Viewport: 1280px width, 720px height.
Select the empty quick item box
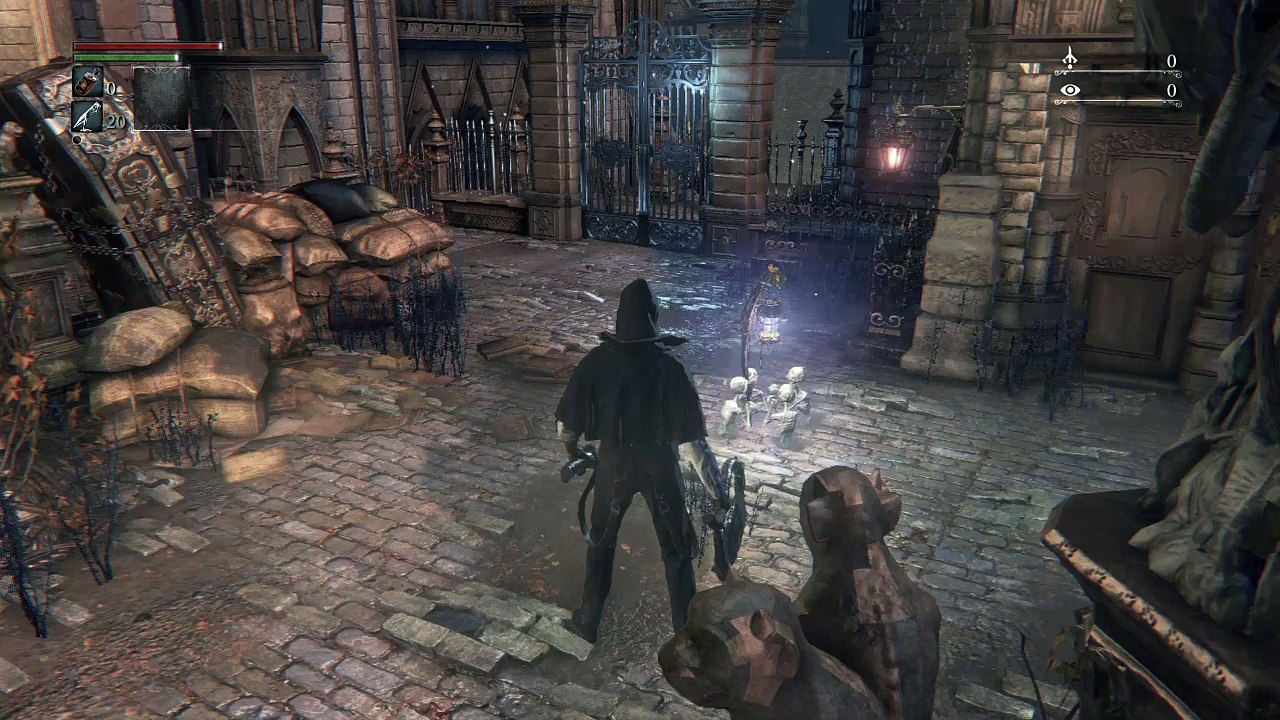click(x=161, y=98)
